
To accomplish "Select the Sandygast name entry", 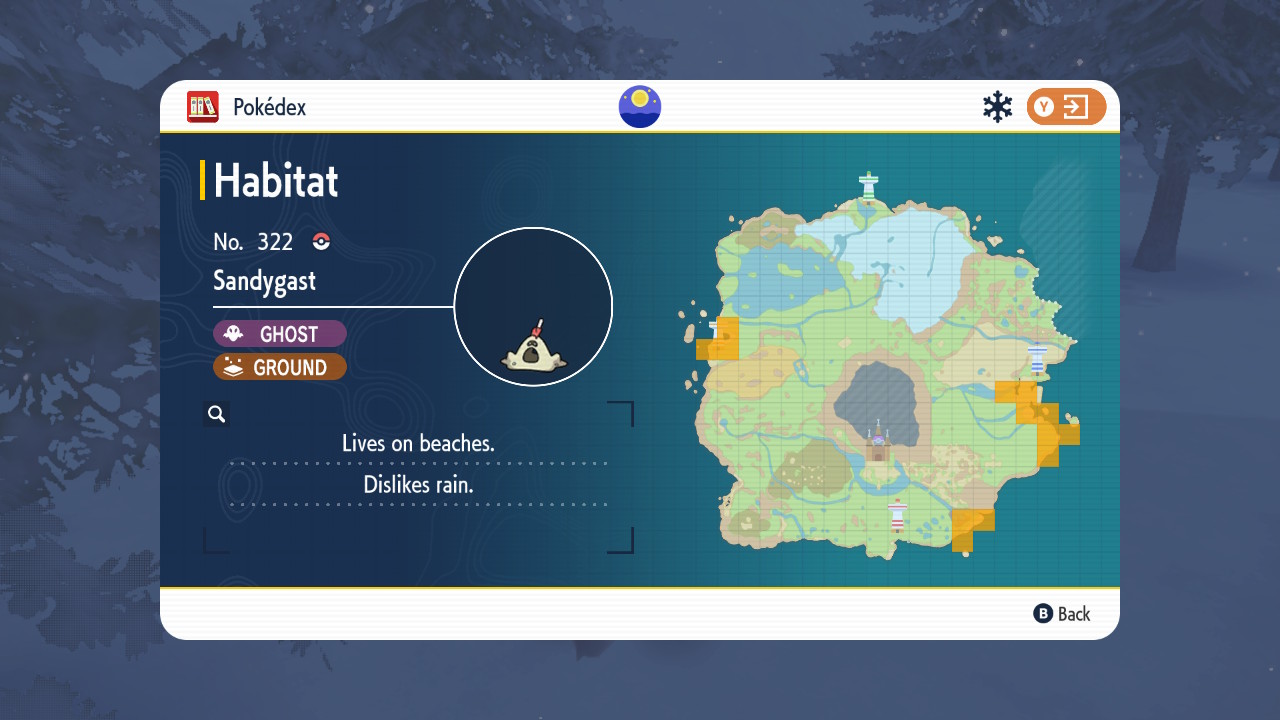I will click(263, 281).
